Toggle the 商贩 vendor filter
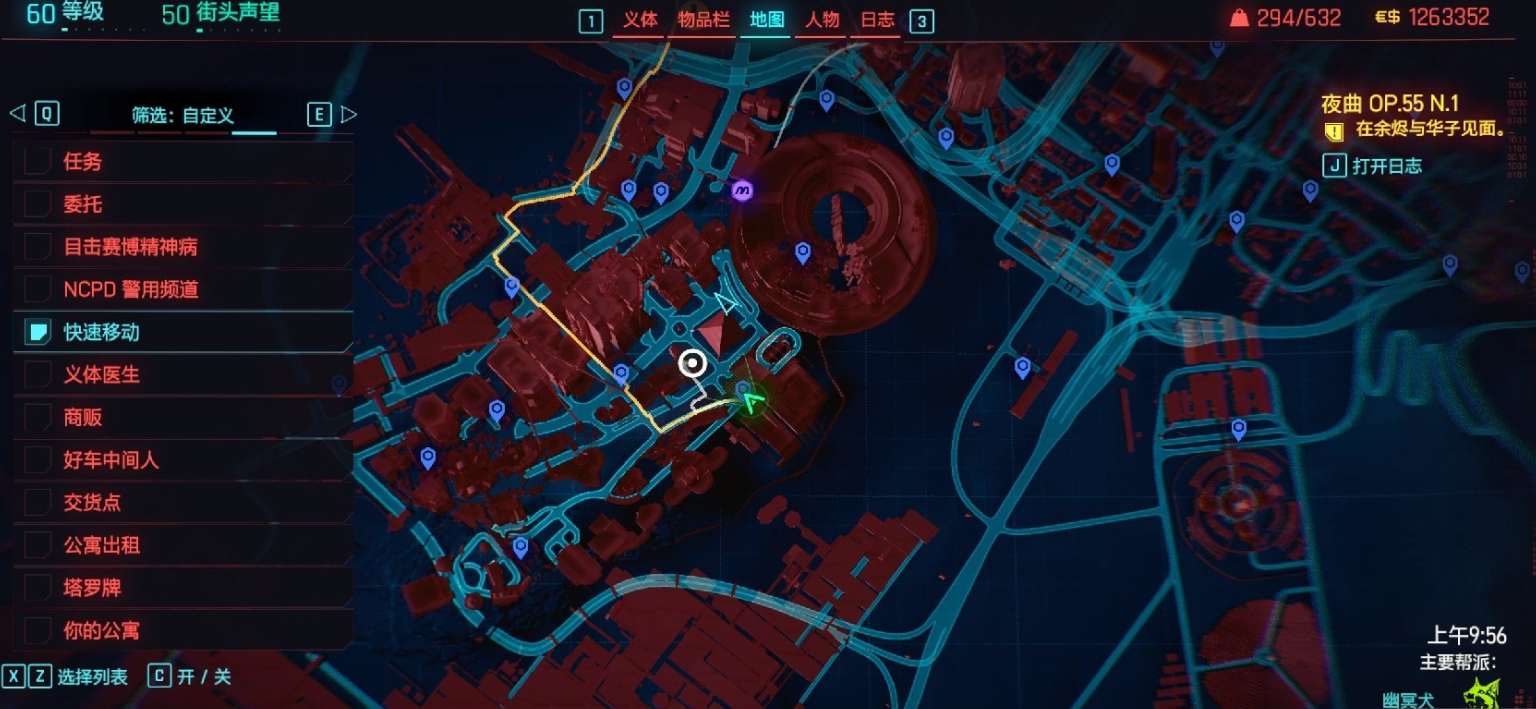This screenshot has width=1536, height=709. pos(38,417)
